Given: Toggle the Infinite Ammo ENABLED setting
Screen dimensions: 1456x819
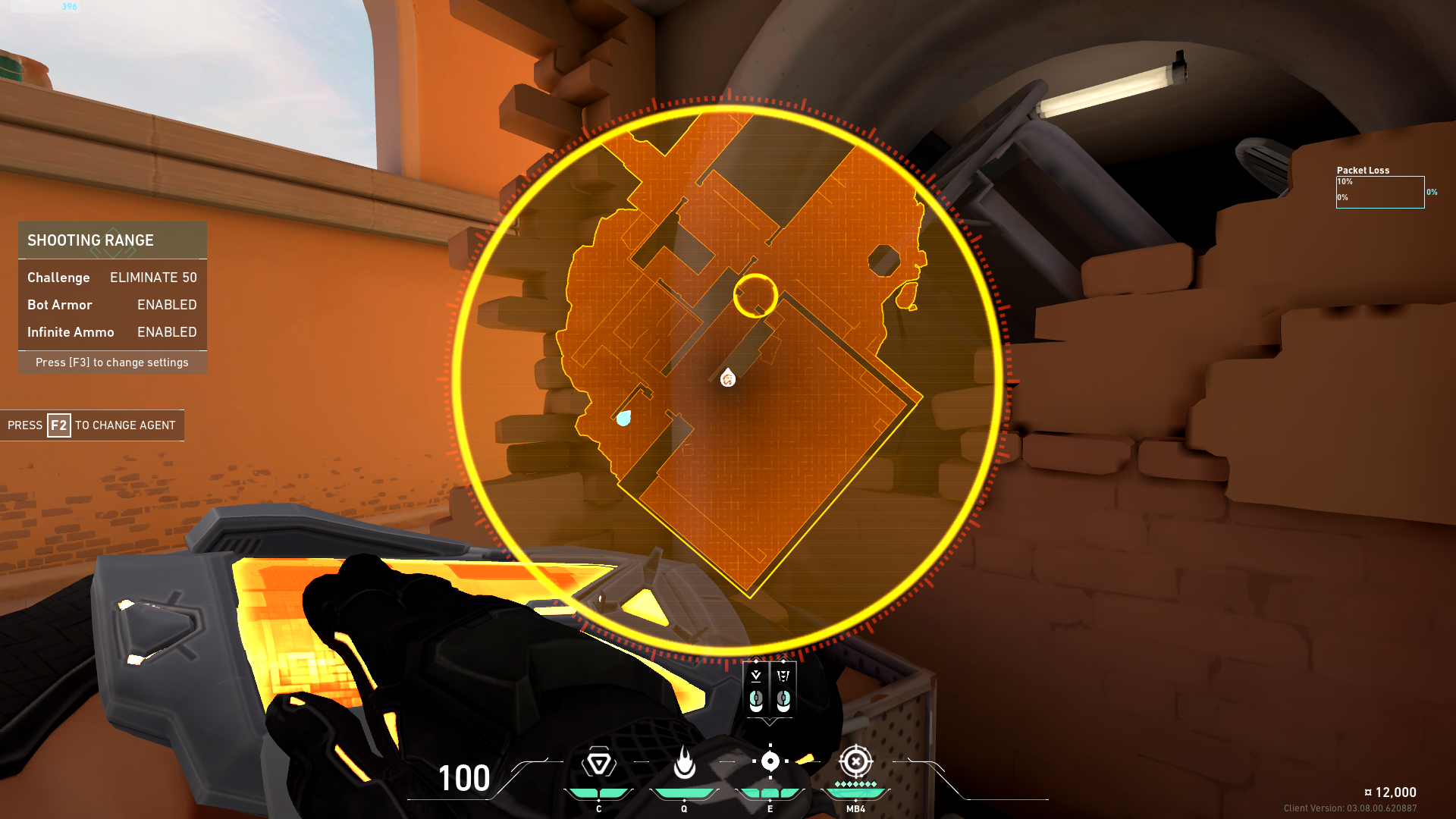Looking at the screenshot, I should click(166, 332).
